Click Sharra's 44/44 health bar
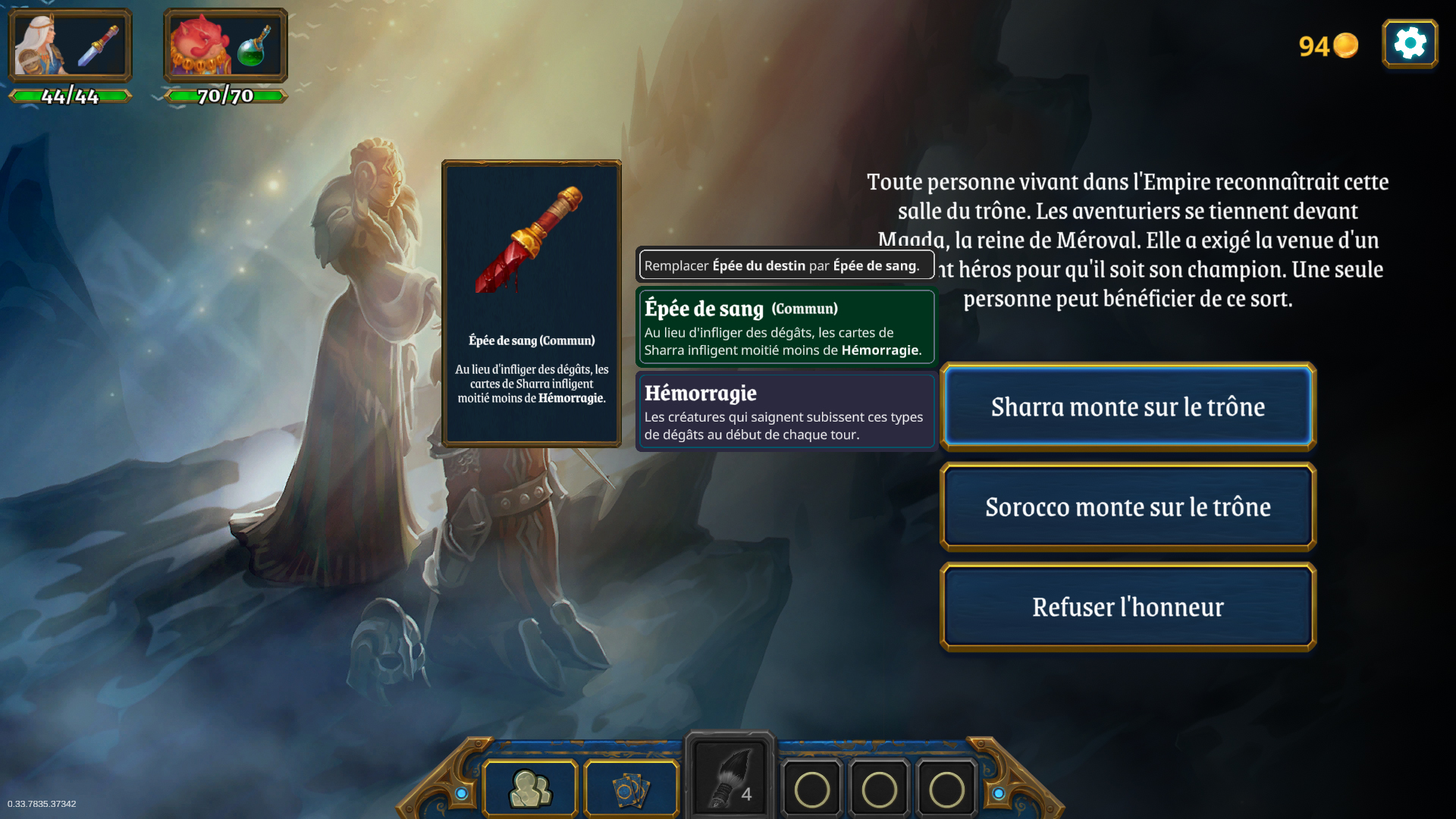Viewport: 1456px width, 819px height. pos(70,96)
